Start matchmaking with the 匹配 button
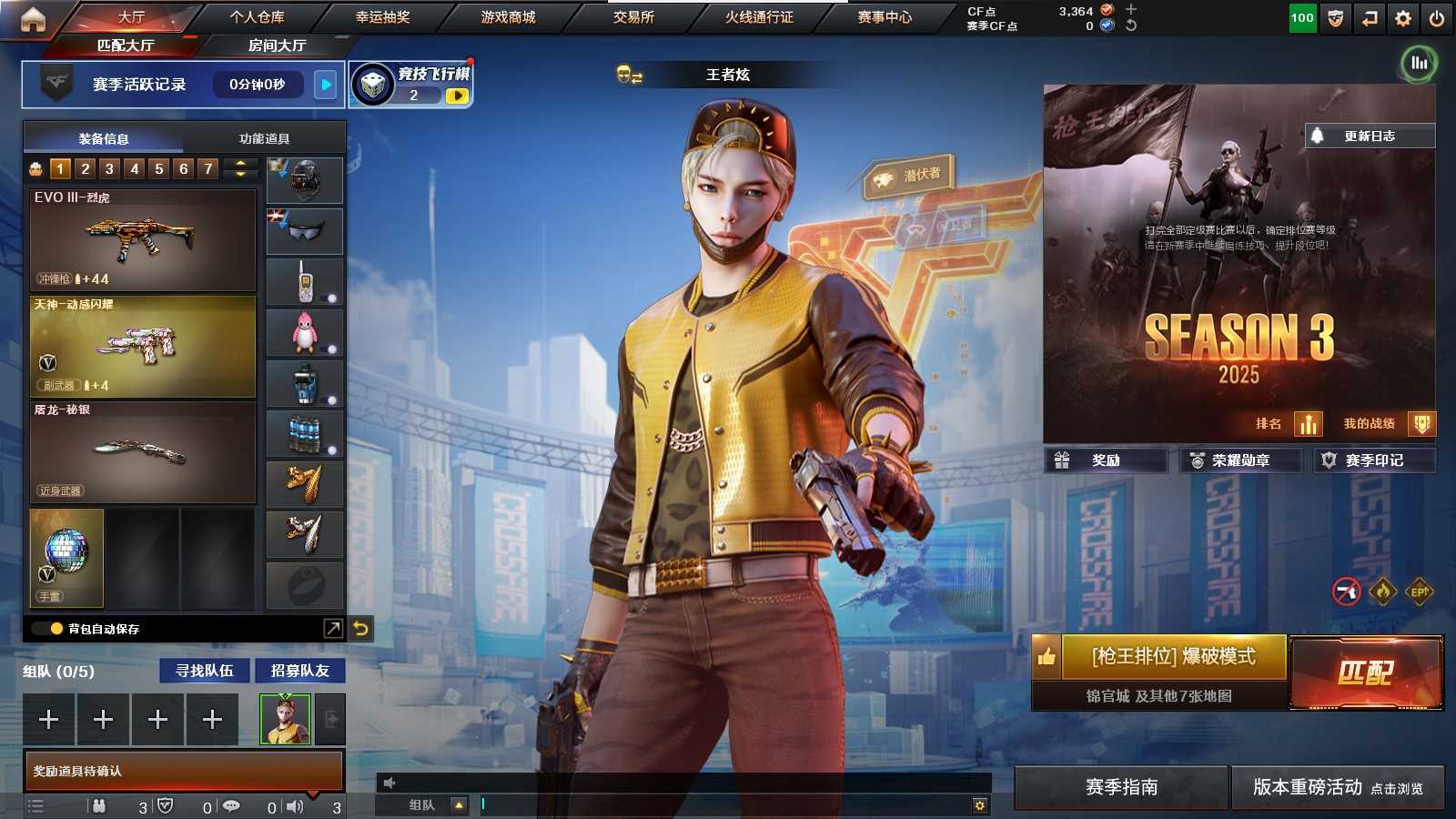 pyautogui.click(x=1366, y=672)
